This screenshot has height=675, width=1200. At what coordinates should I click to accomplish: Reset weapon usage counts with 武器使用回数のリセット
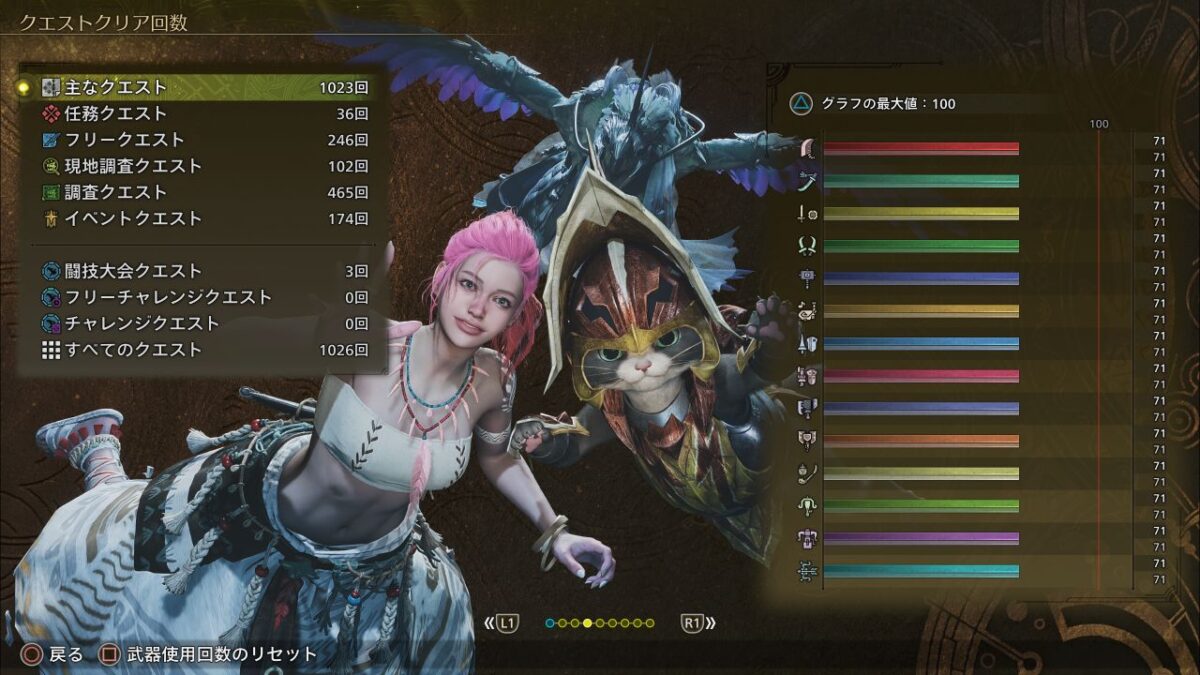209,655
